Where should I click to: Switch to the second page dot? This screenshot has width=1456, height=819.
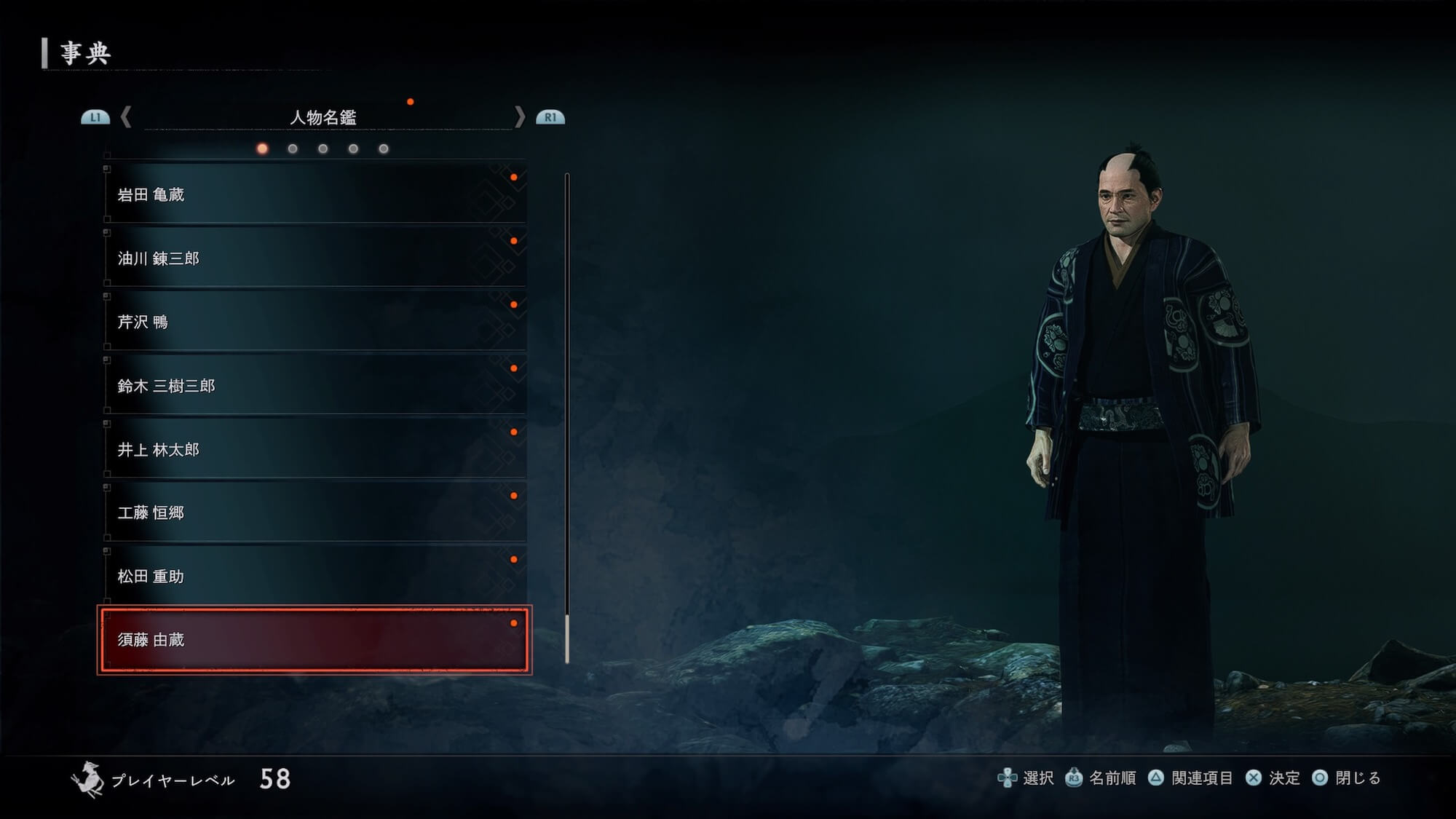pos(293,149)
